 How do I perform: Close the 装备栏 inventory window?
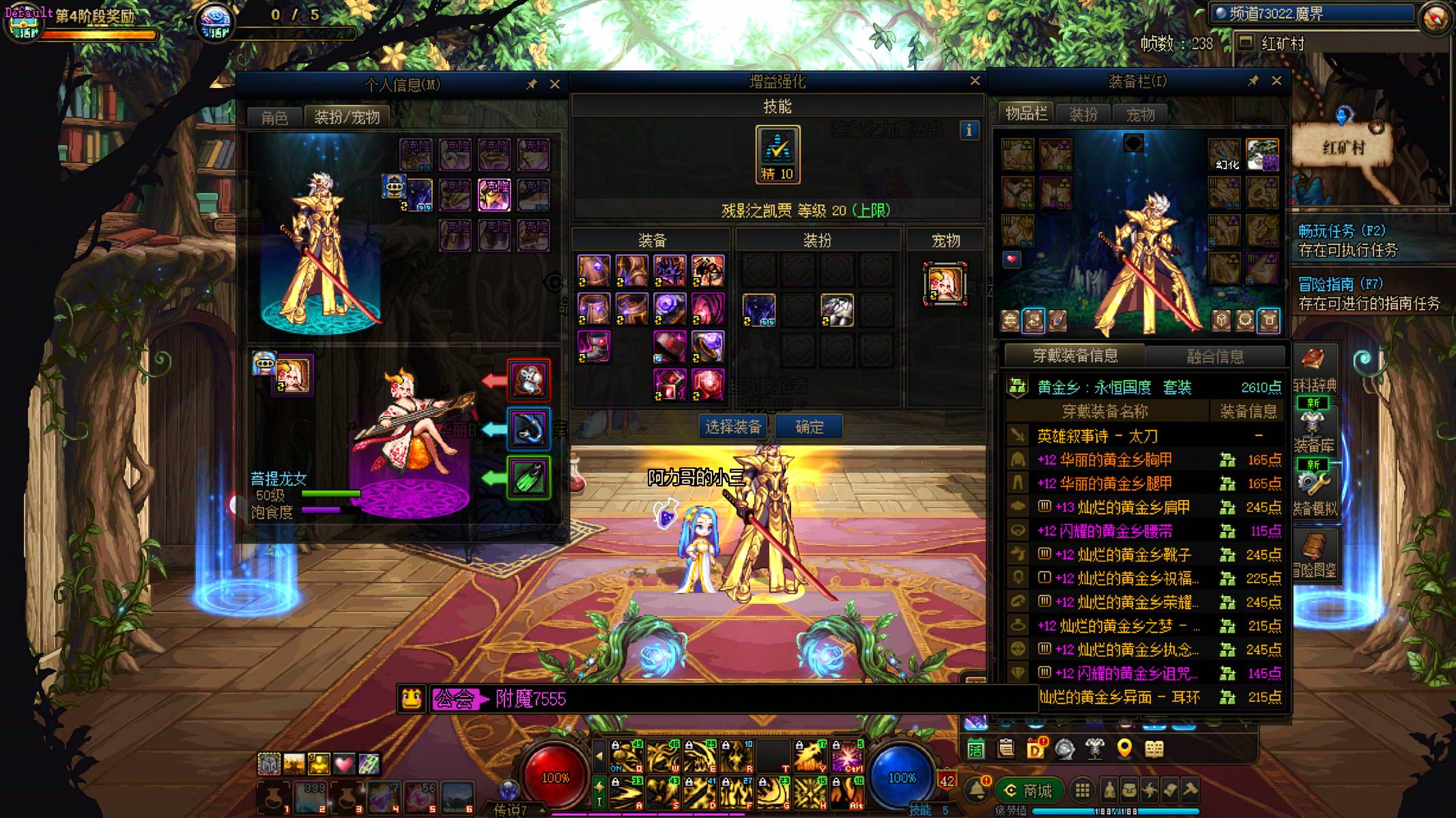click(x=1276, y=81)
